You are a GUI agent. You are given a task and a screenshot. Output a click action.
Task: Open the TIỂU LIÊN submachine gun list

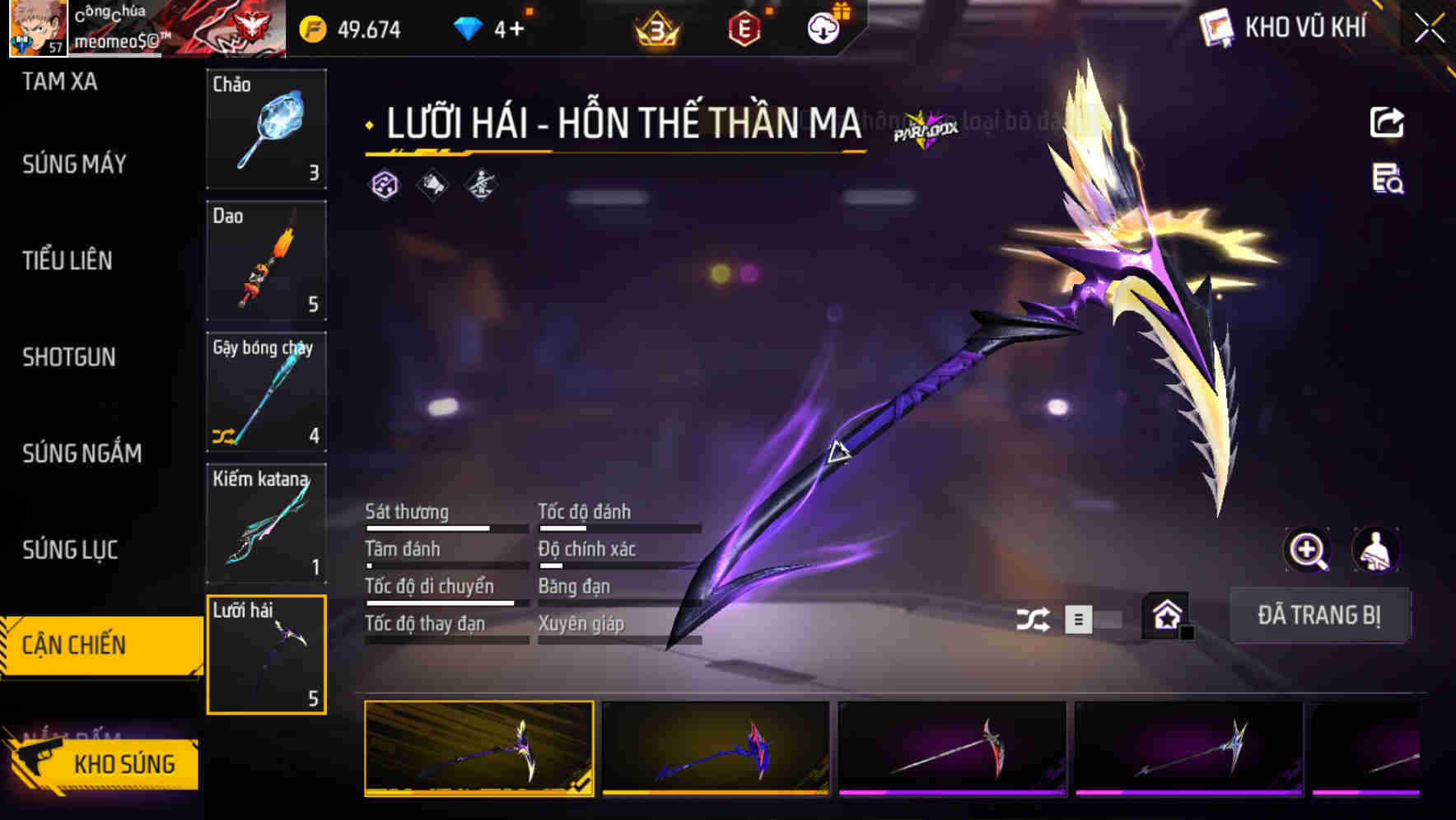click(x=68, y=261)
